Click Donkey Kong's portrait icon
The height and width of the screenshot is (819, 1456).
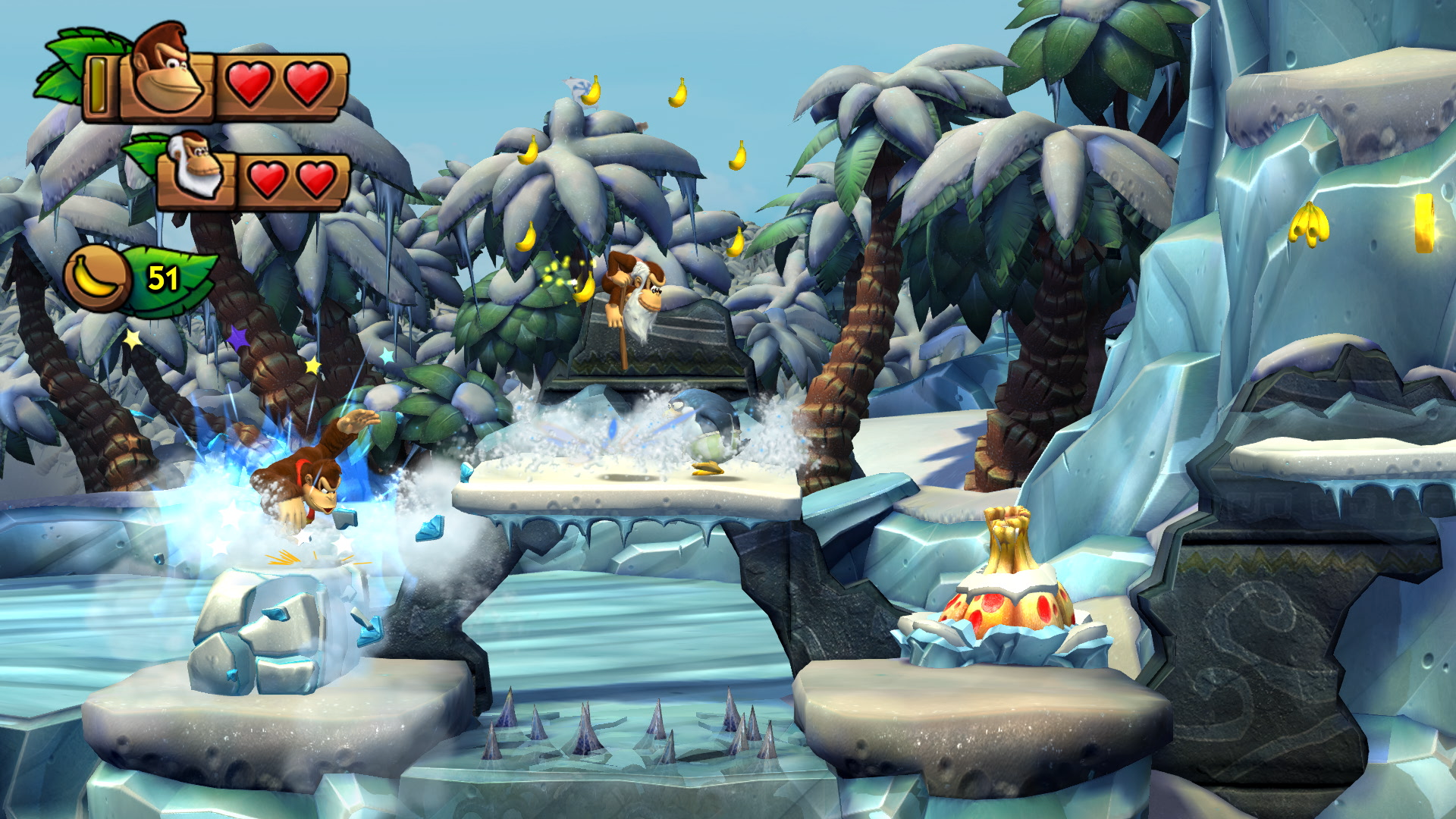point(166,72)
